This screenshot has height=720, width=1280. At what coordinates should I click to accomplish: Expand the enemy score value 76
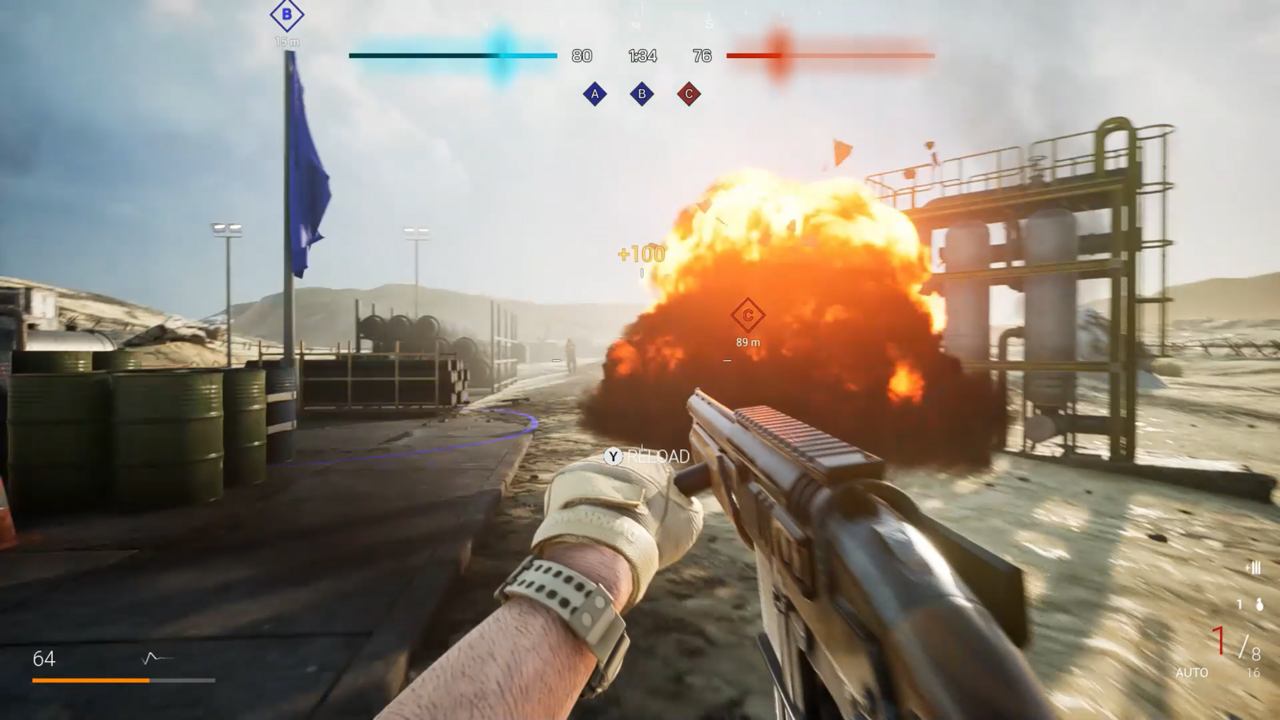click(x=702, y=56)
